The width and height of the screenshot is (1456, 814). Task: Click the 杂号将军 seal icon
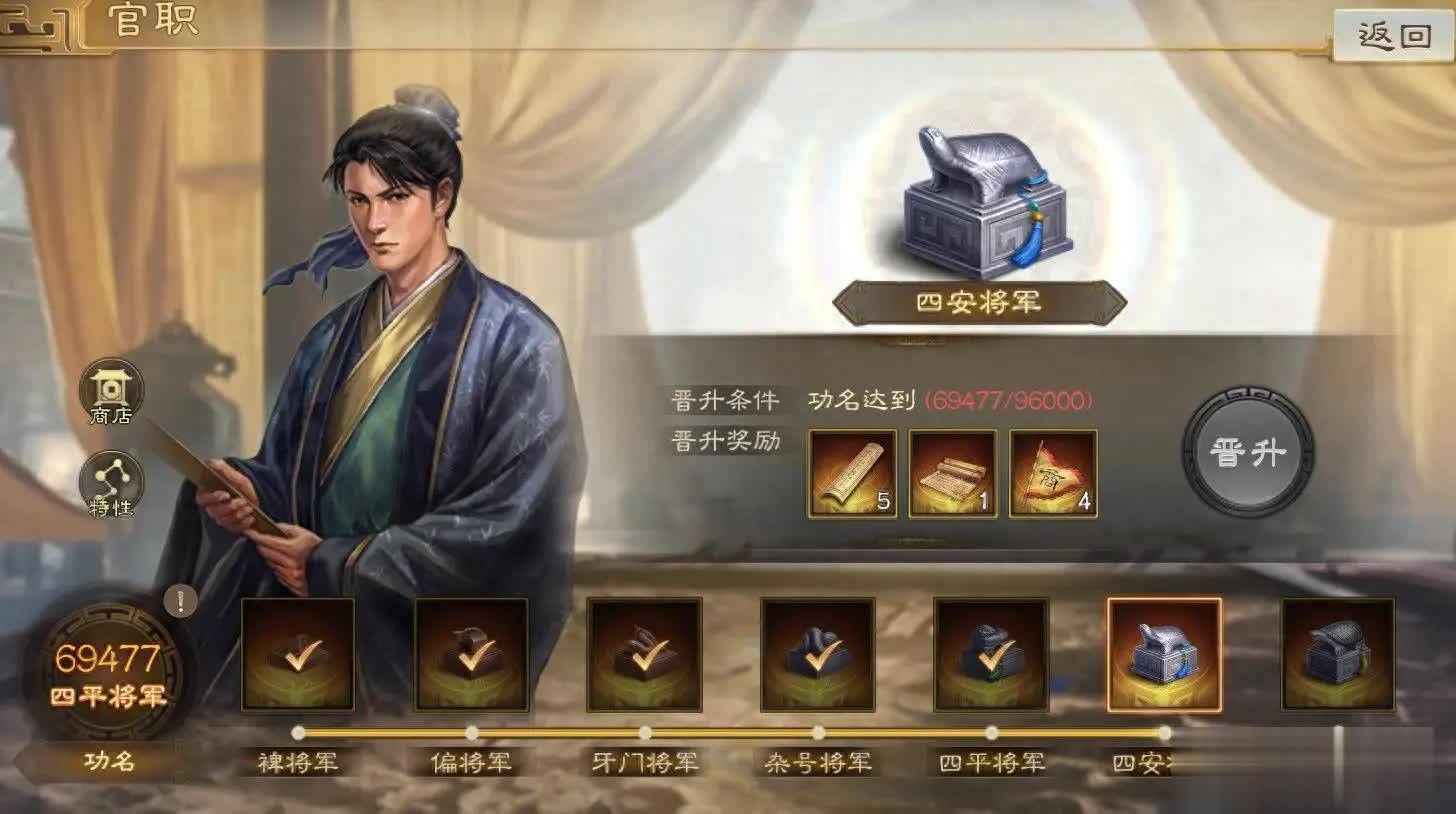tap(817, 655)
